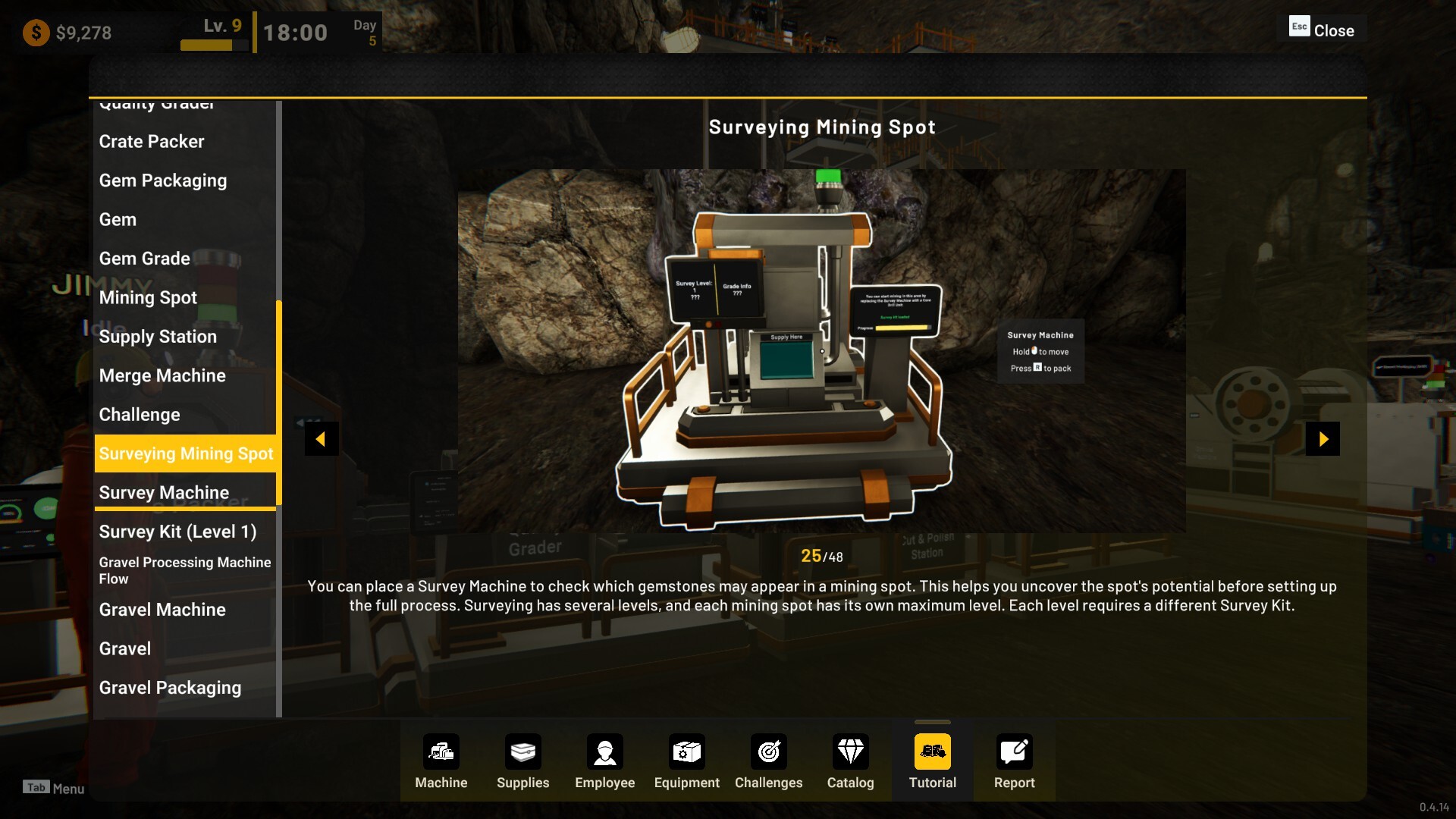
Task: Select Survey Kit (Level 1) entry
Action: (177, 532)
